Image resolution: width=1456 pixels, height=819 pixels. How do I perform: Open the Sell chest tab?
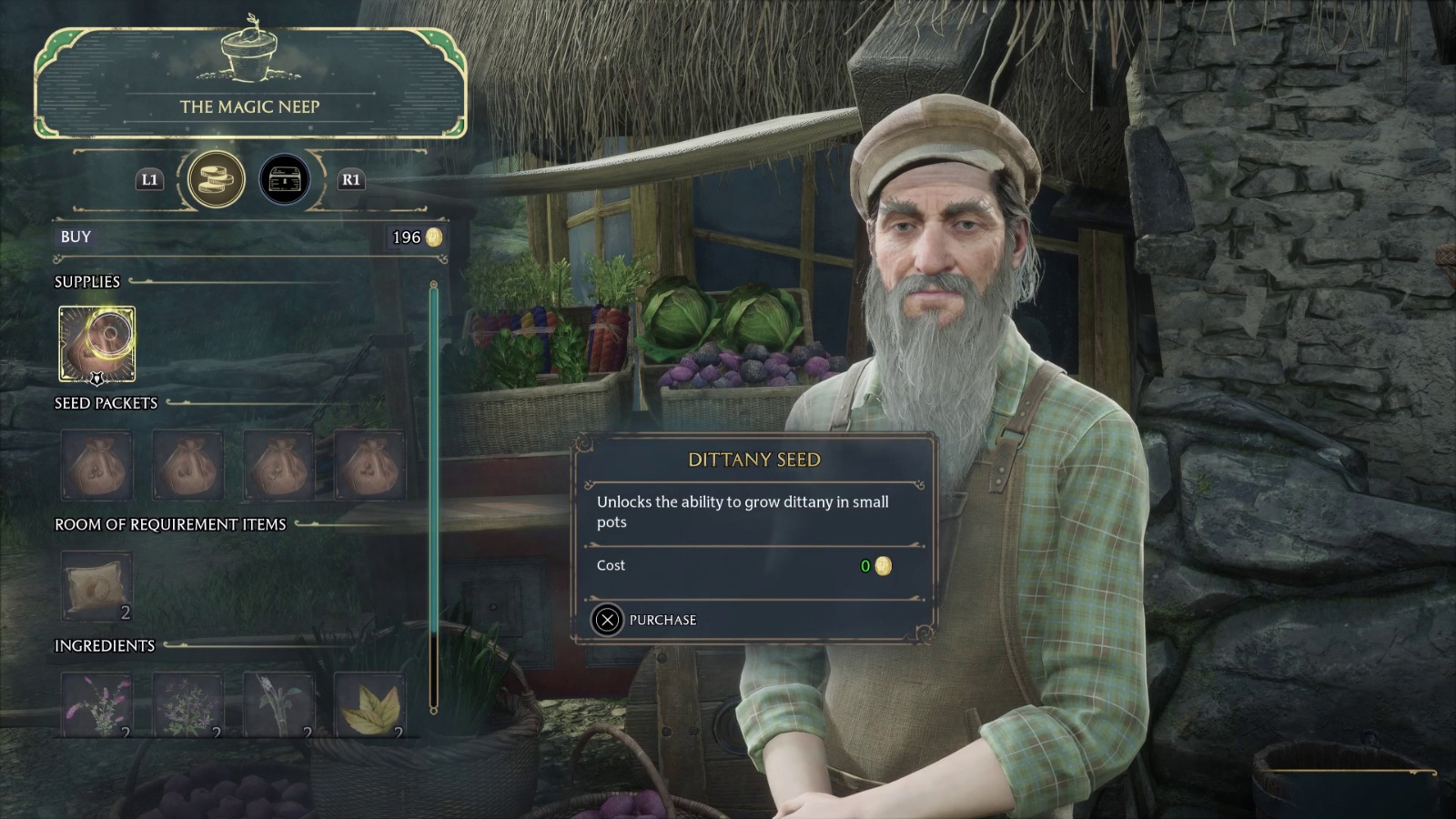(285, 179)
